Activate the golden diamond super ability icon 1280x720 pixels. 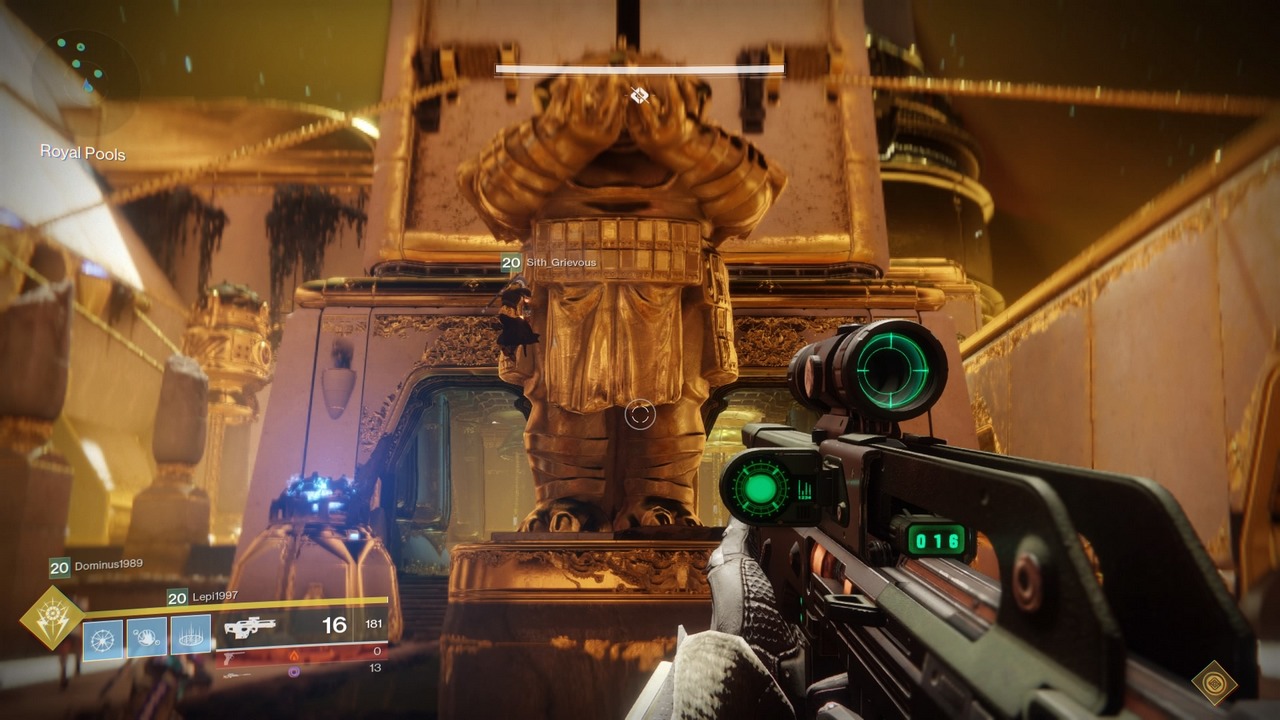(52, 618)
